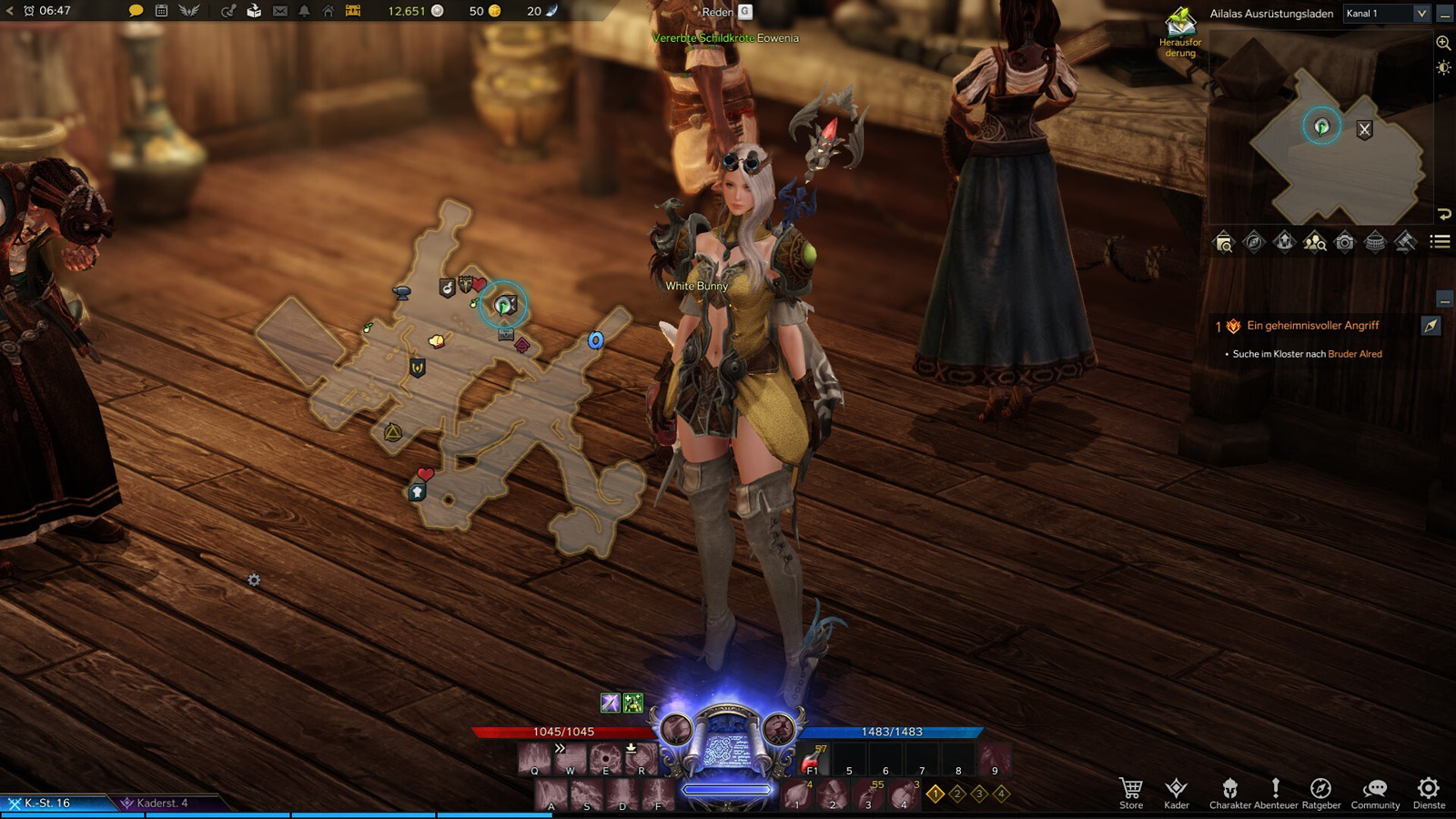This screenshot has height=819, width=1456.
Task: Select the active skill preset diamond 1
Action: click(x=935, y=794)
